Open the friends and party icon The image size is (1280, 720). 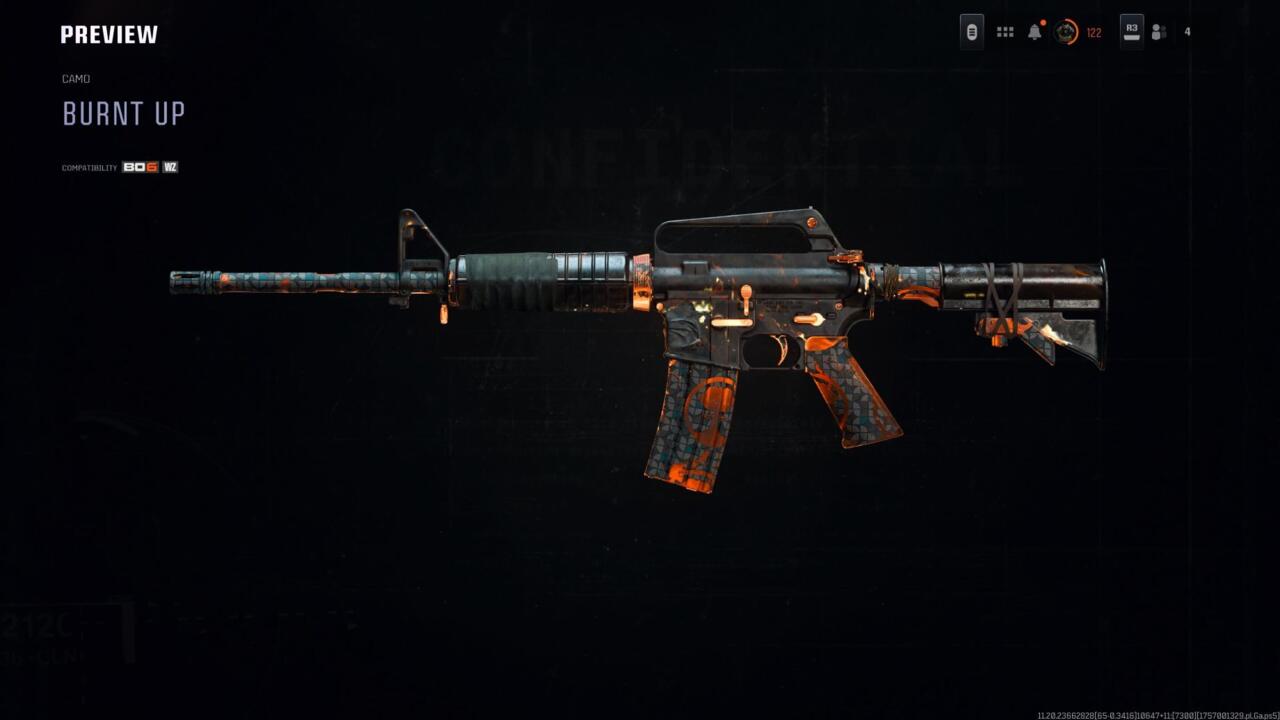point(1159,31)
